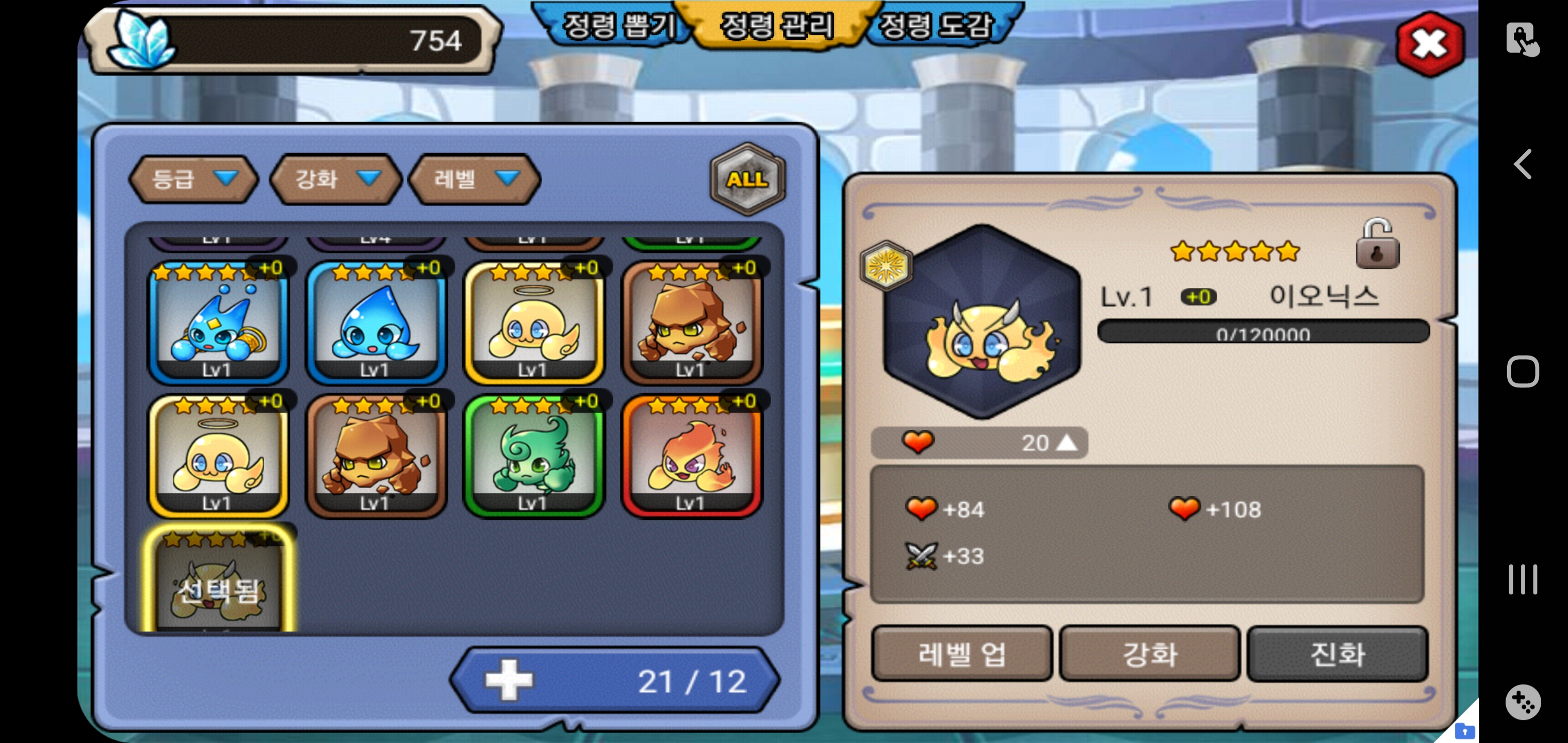Switch to the 정령 뽑기 tab
The image size is (1568, 743).
[x=616, y=26]
